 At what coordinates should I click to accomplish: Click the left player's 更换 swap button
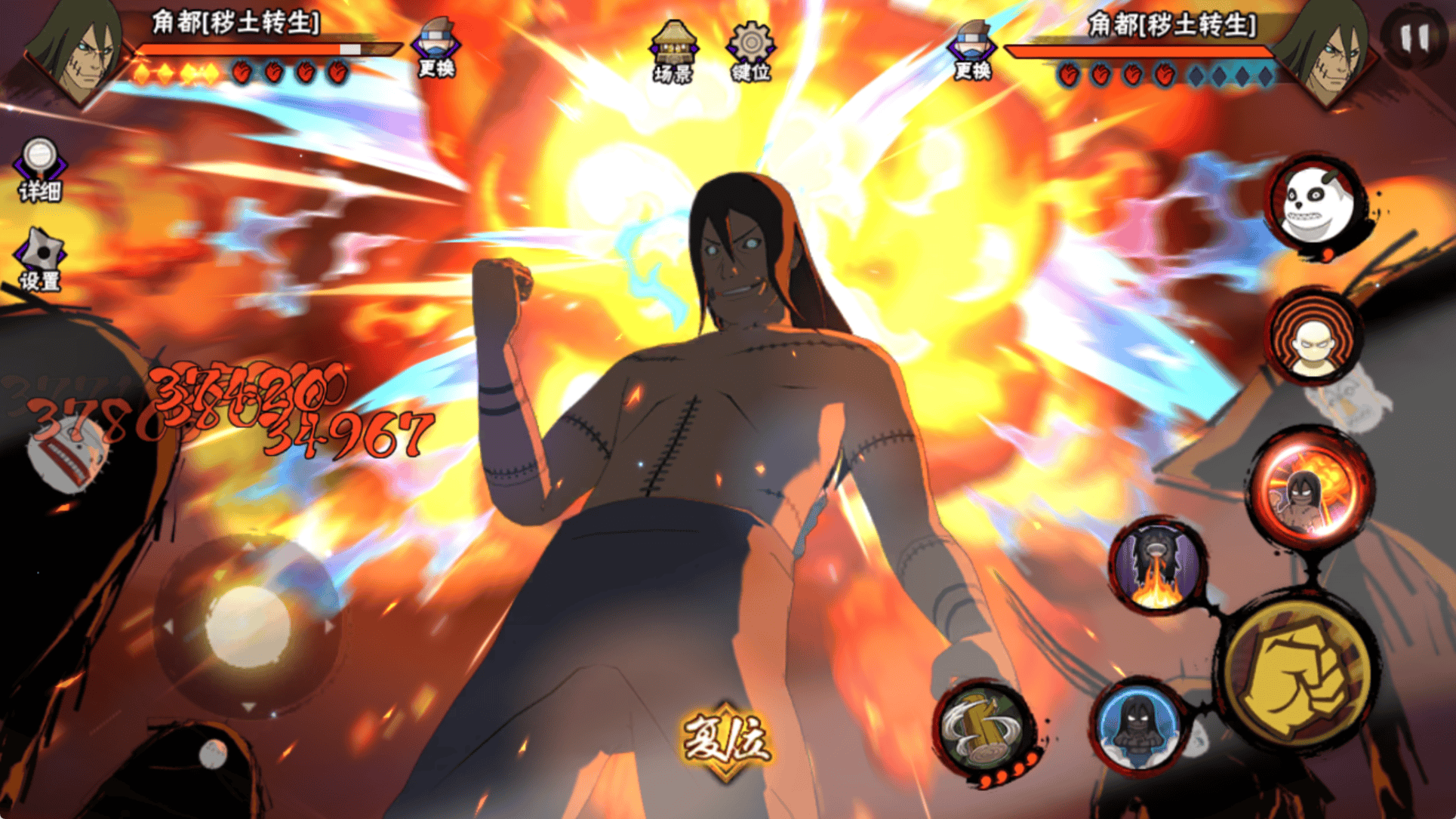(436, 48)
